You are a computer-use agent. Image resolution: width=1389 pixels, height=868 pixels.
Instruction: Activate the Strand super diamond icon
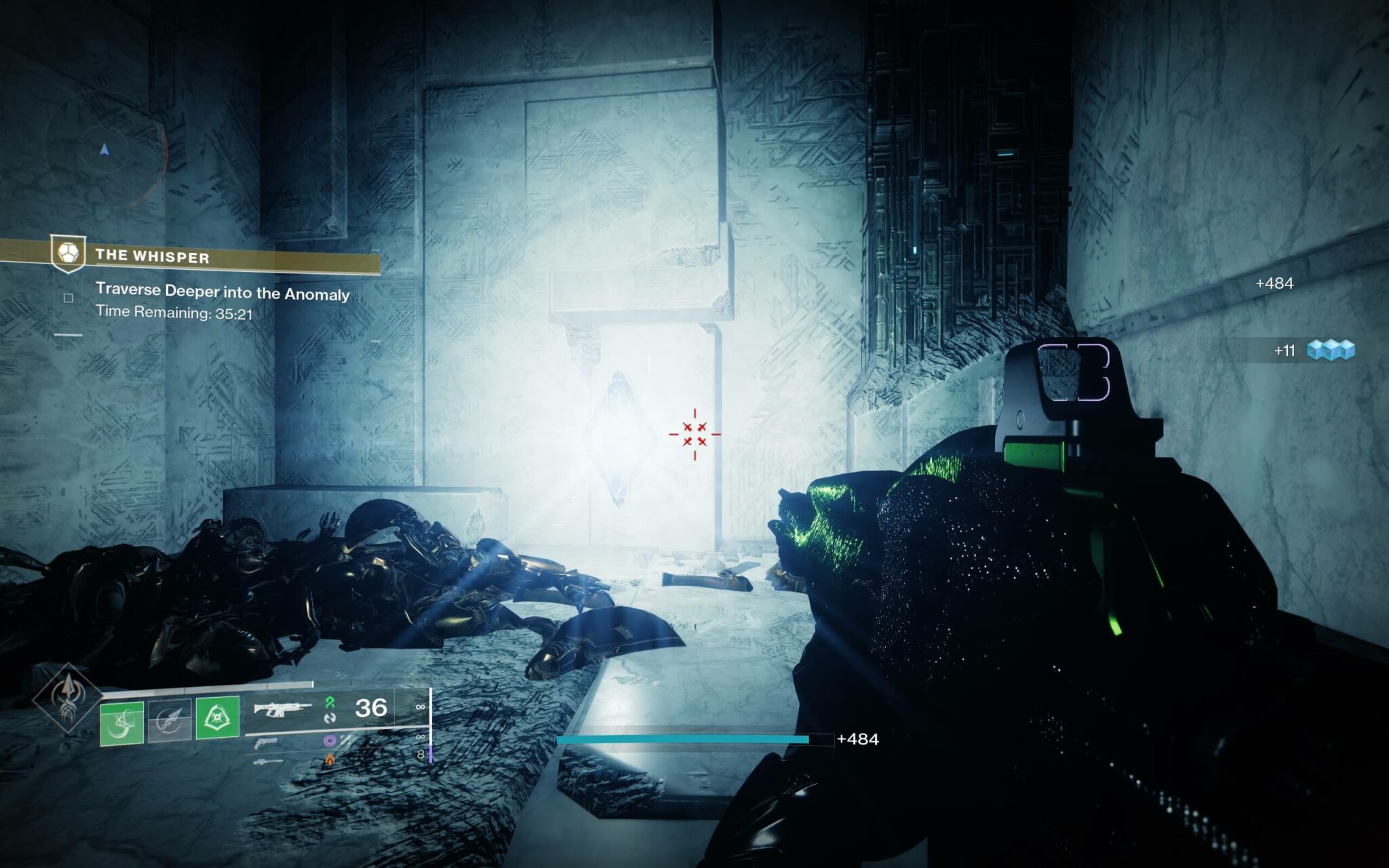click(x=68, y=698)
